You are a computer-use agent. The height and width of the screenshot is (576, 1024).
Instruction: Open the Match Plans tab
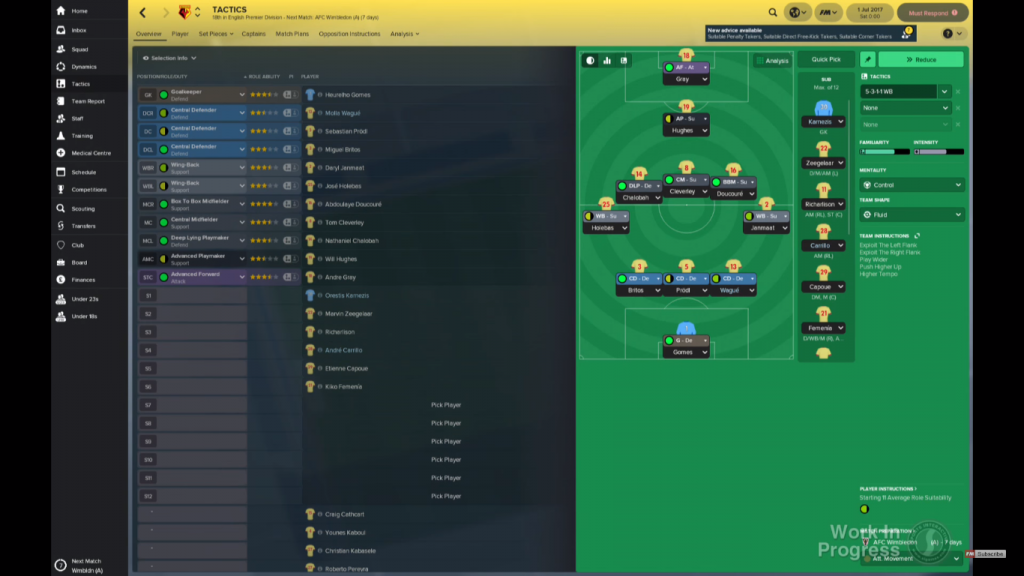[x=292, y=34]
